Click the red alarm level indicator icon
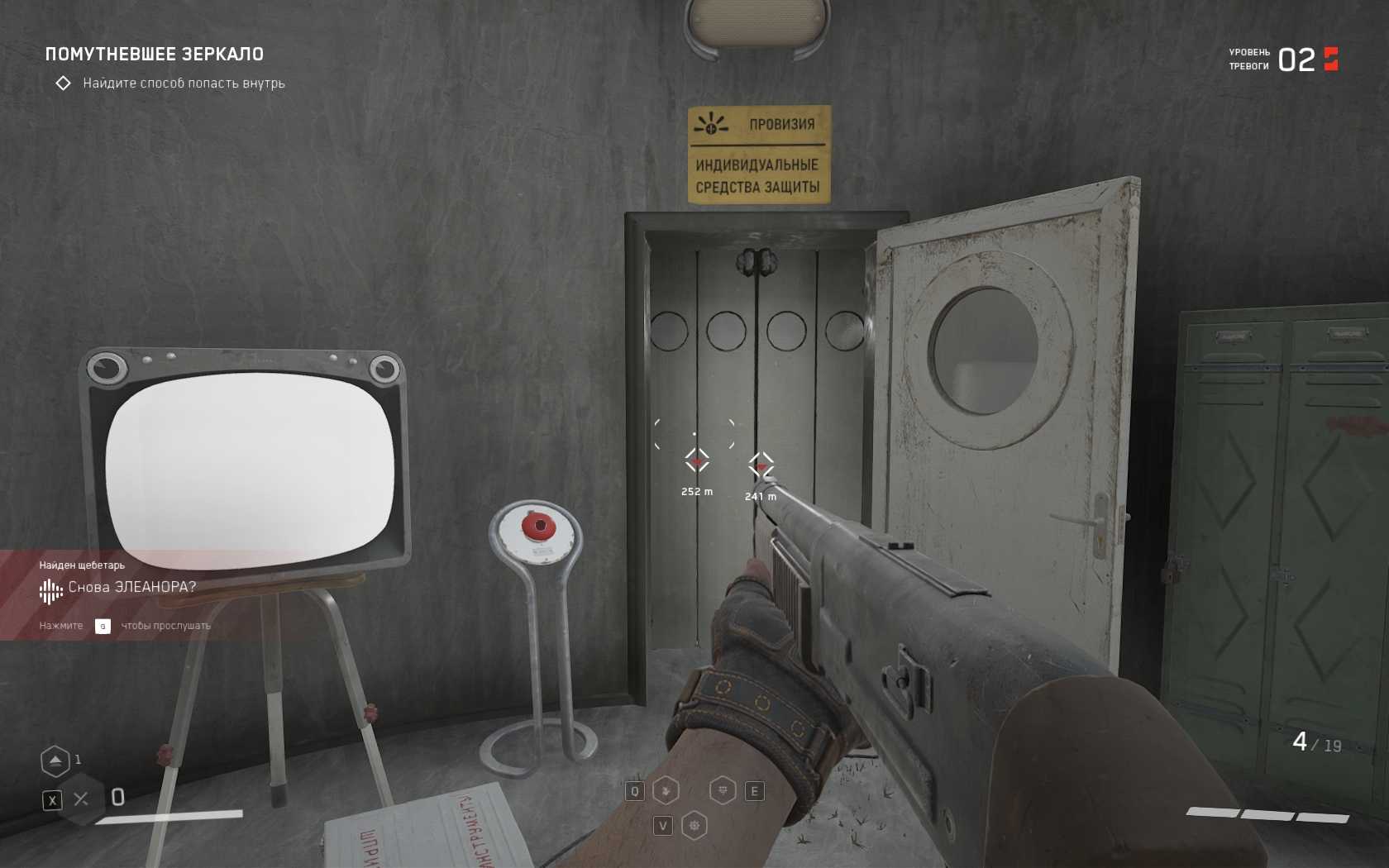The height and width of the screenshot is (868, 1389). coord(1331,60)
